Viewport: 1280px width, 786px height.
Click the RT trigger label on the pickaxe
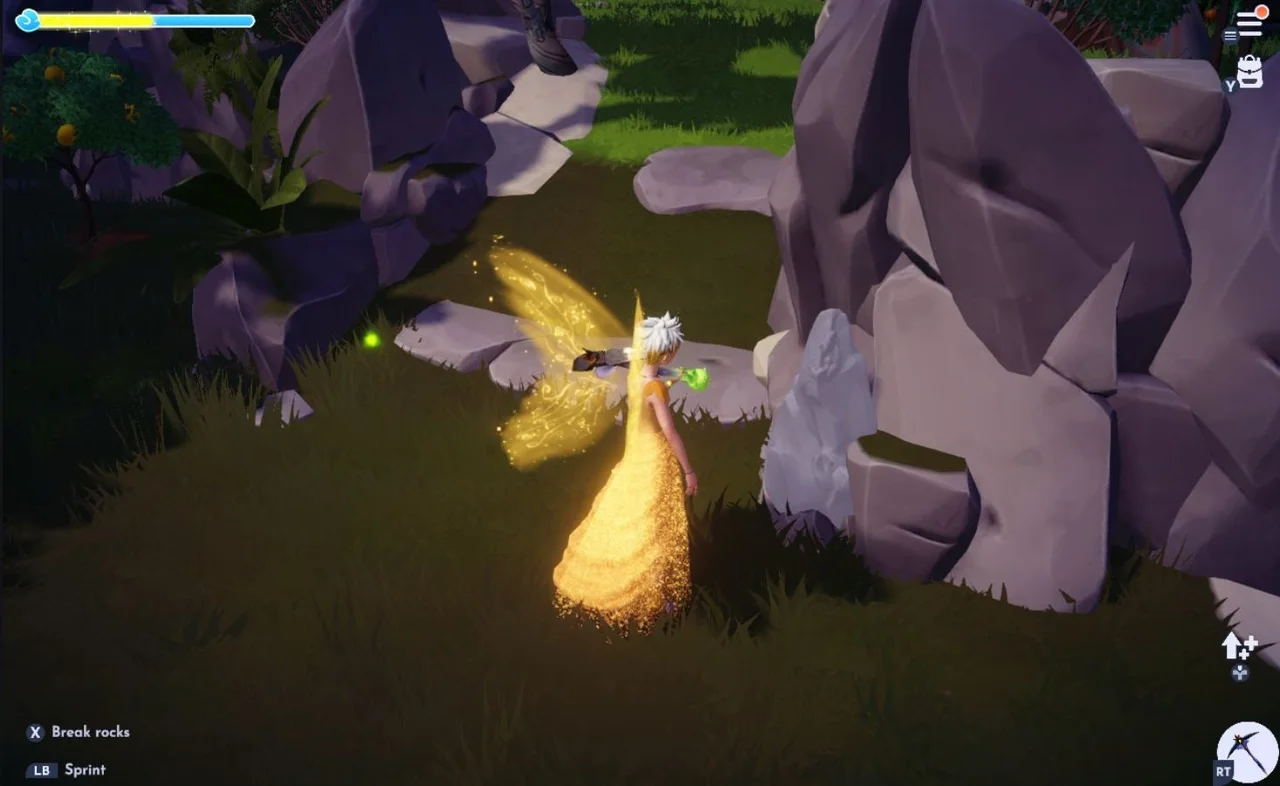tap(1222, 772)
